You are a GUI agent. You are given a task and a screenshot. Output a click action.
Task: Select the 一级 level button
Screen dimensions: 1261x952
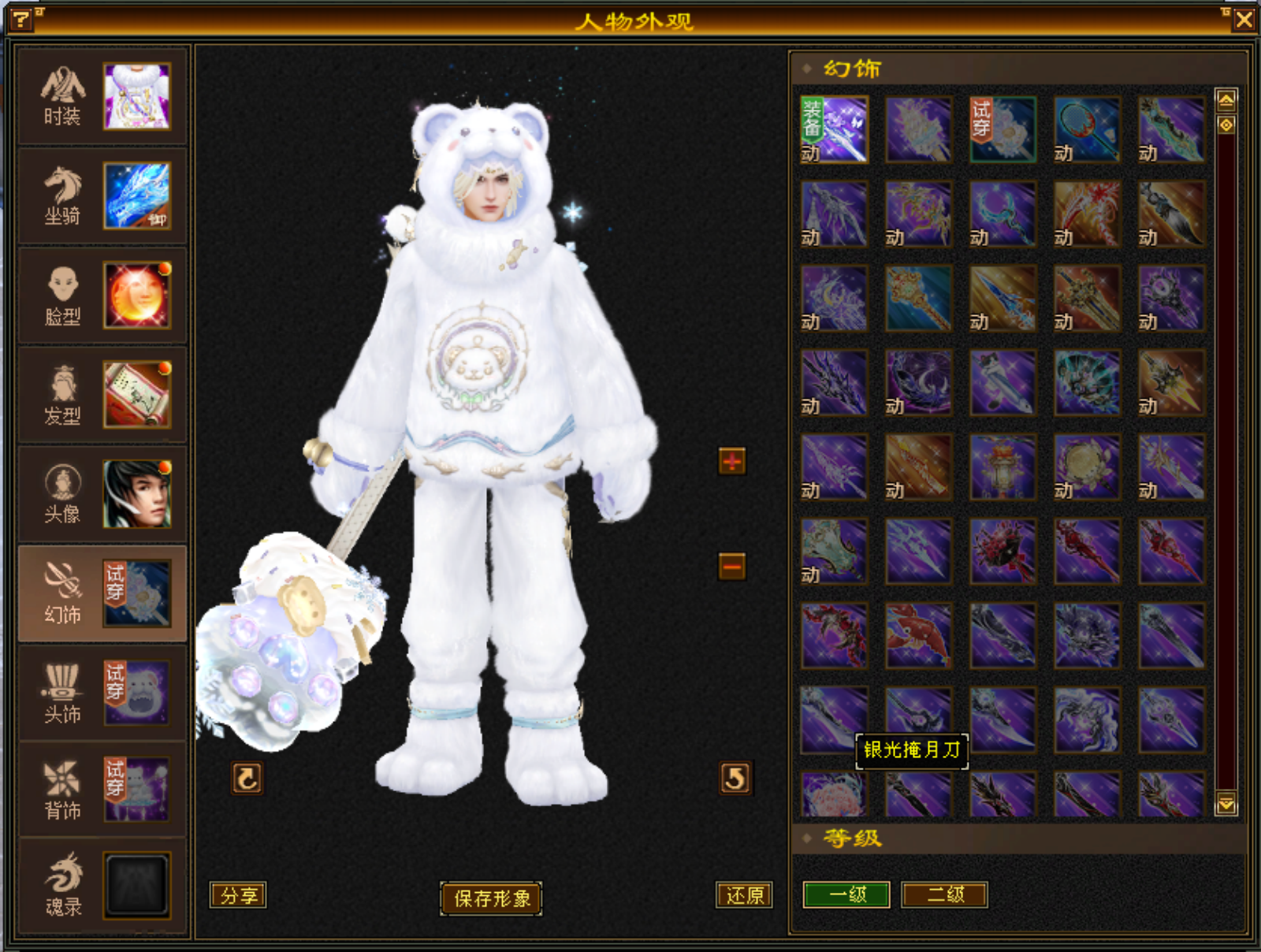coord(846,894)
